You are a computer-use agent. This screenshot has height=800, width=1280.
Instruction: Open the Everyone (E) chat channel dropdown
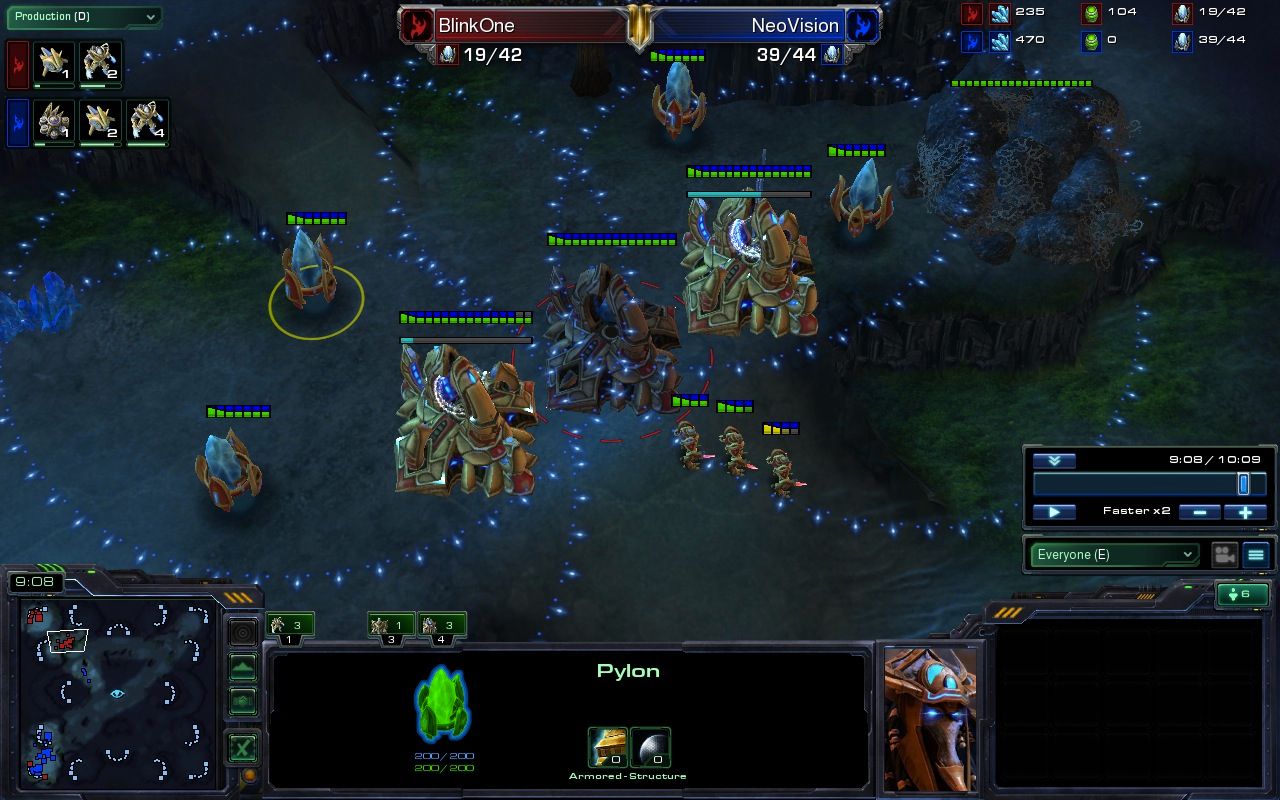tap(1113, 554)
